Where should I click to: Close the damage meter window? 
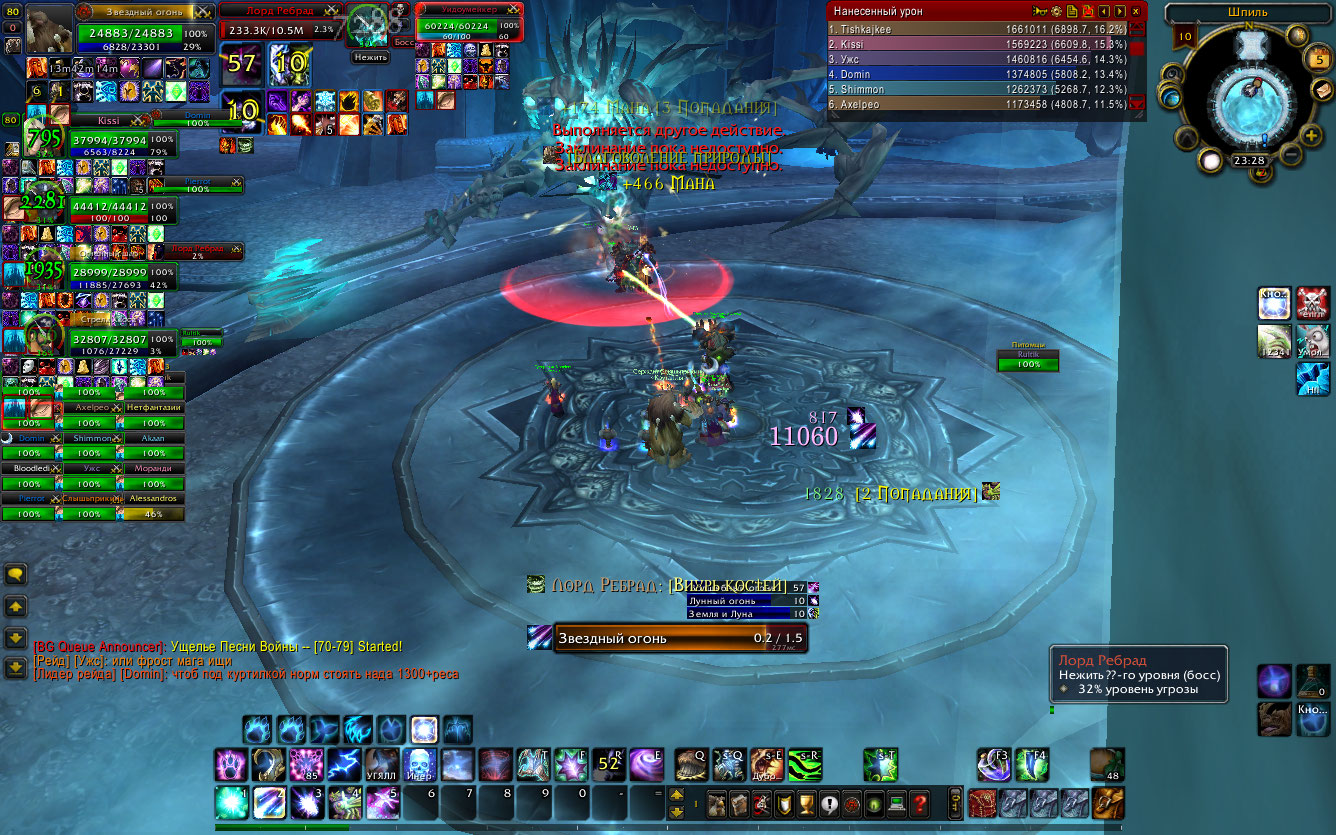[1136, 11]
